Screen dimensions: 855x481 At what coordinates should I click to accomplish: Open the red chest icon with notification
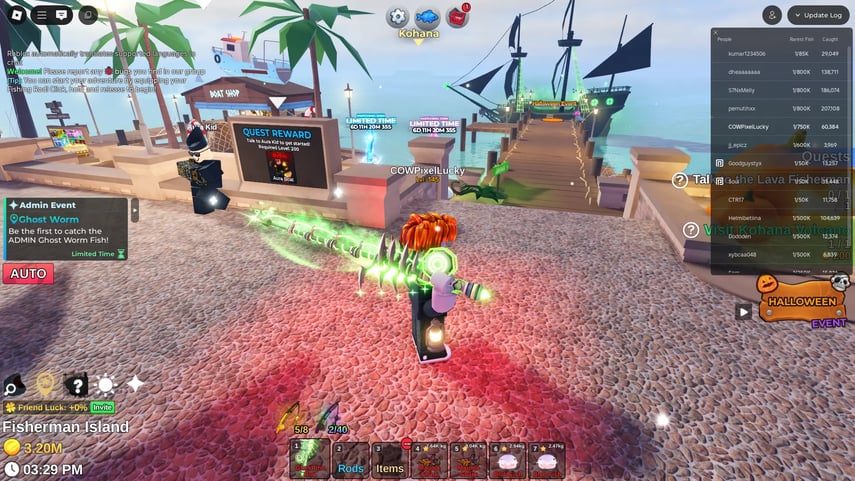point(459,17)
